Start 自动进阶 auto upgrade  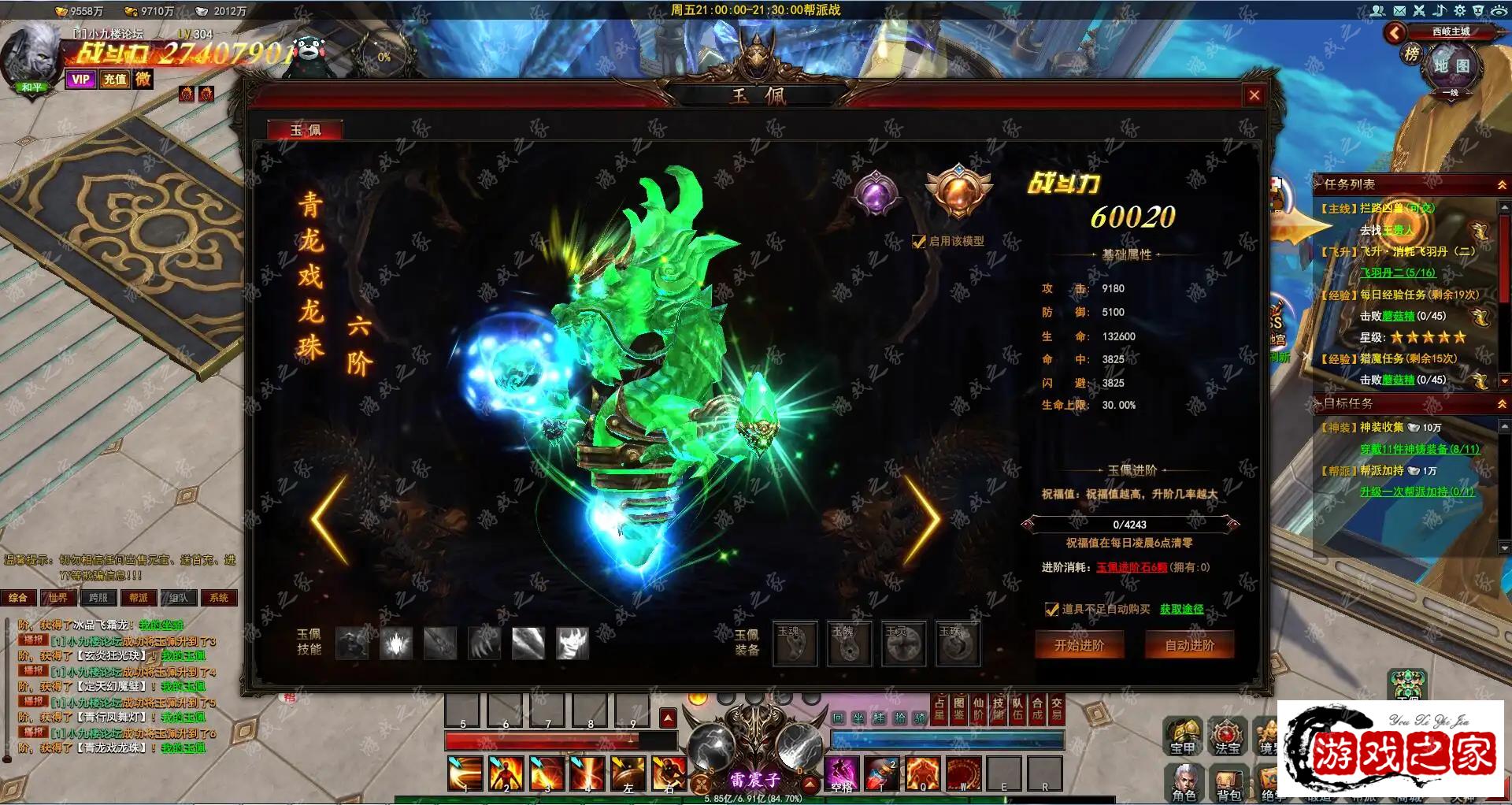point(1189,645)
